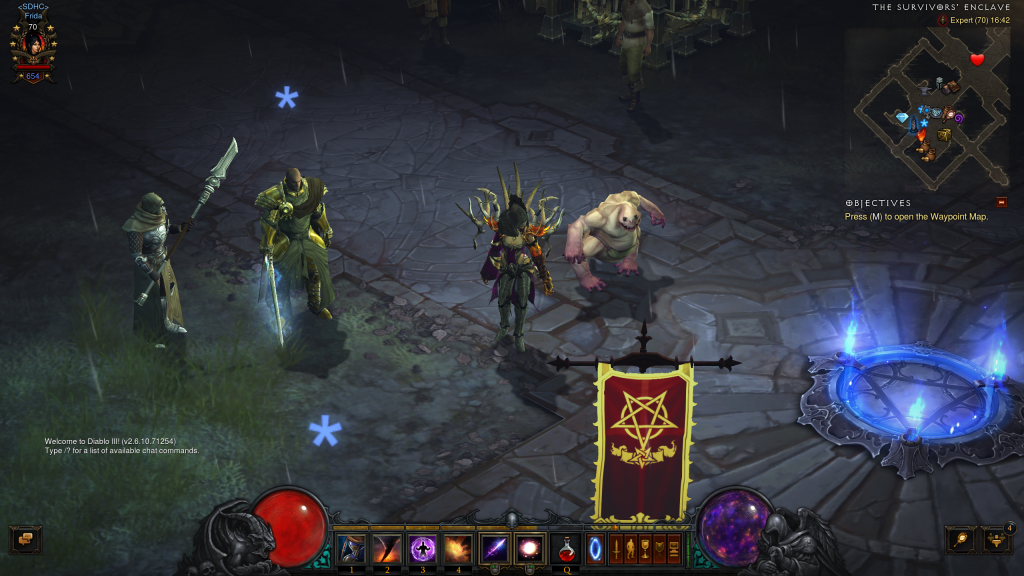Image resolution: width=1024 pixels, height=576 pixels.
Task: Open the chat bubble button
Action: [25, 539]
